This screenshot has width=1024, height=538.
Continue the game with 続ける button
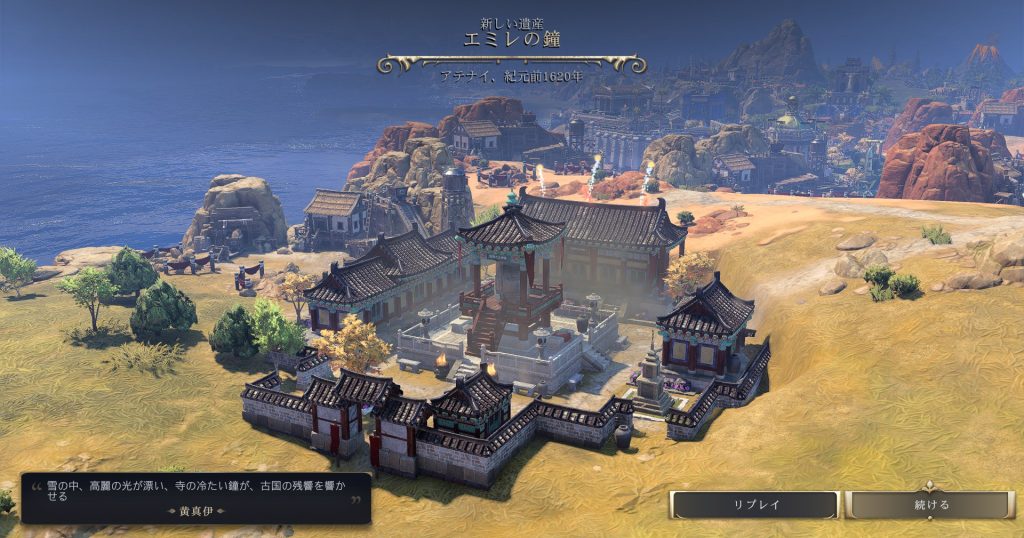(x=930, y=505)
